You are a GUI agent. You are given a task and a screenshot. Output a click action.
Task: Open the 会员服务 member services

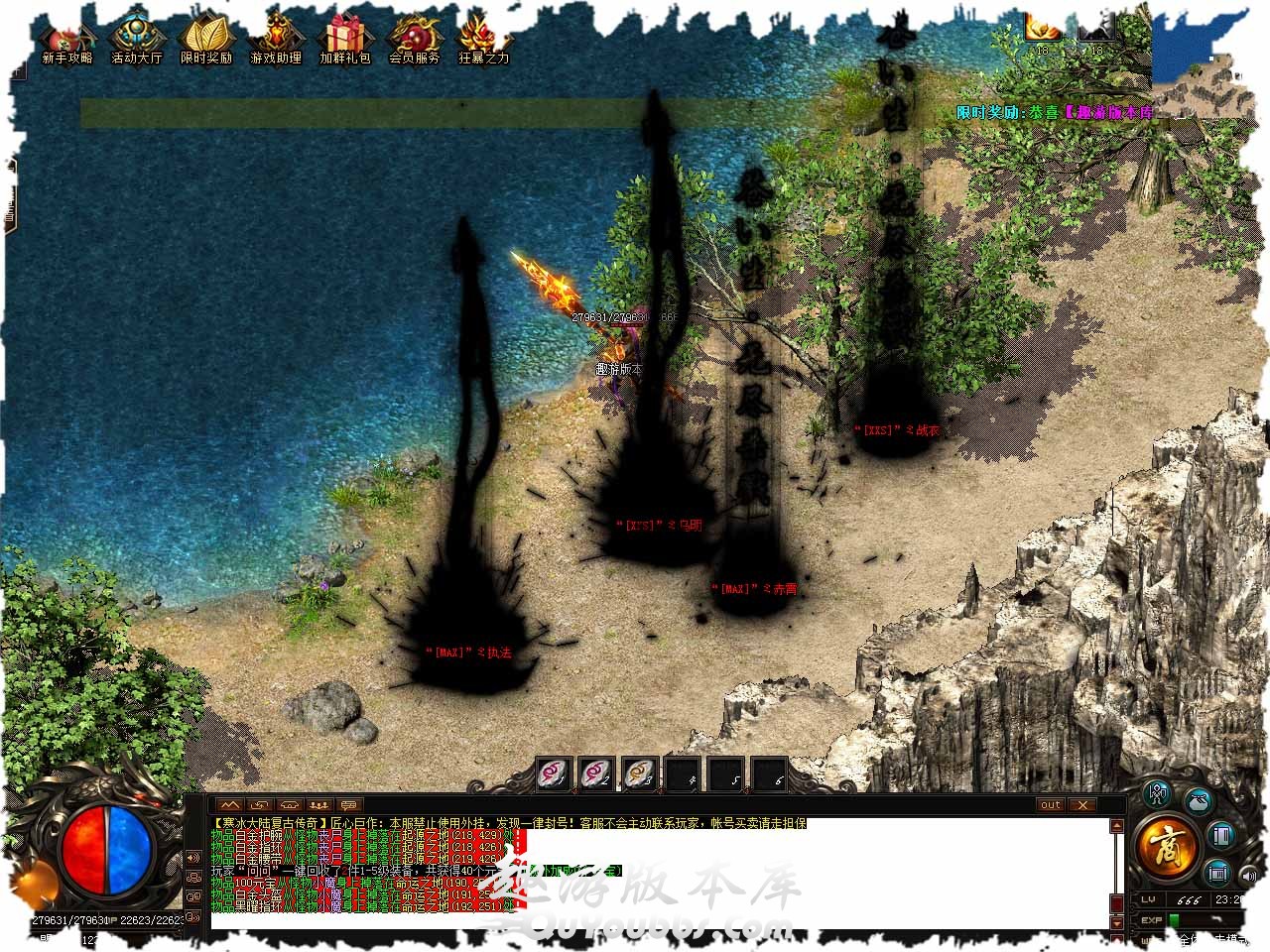coord(415,42)
